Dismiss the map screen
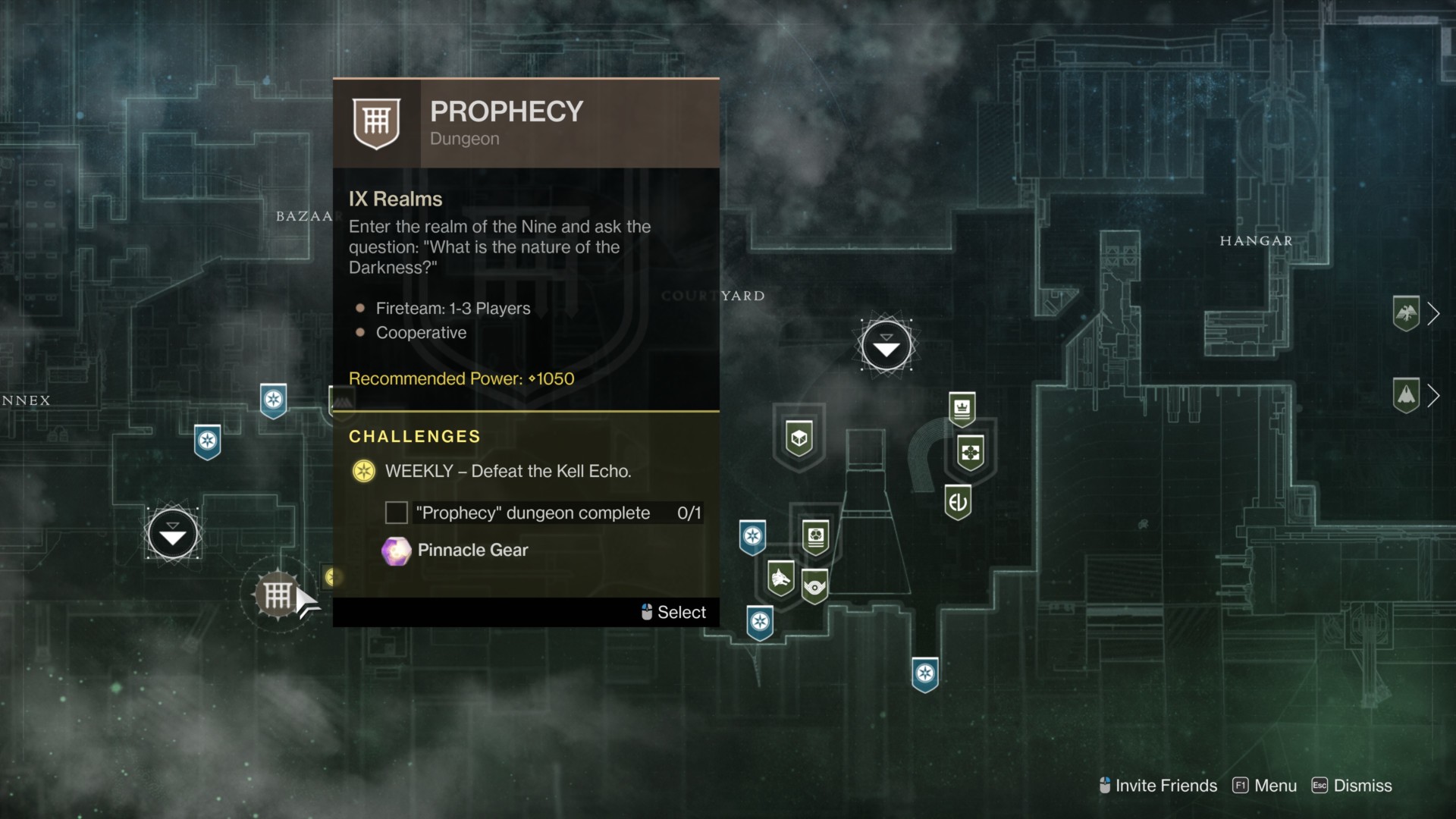1456x819 pixels. (1352, 786)
